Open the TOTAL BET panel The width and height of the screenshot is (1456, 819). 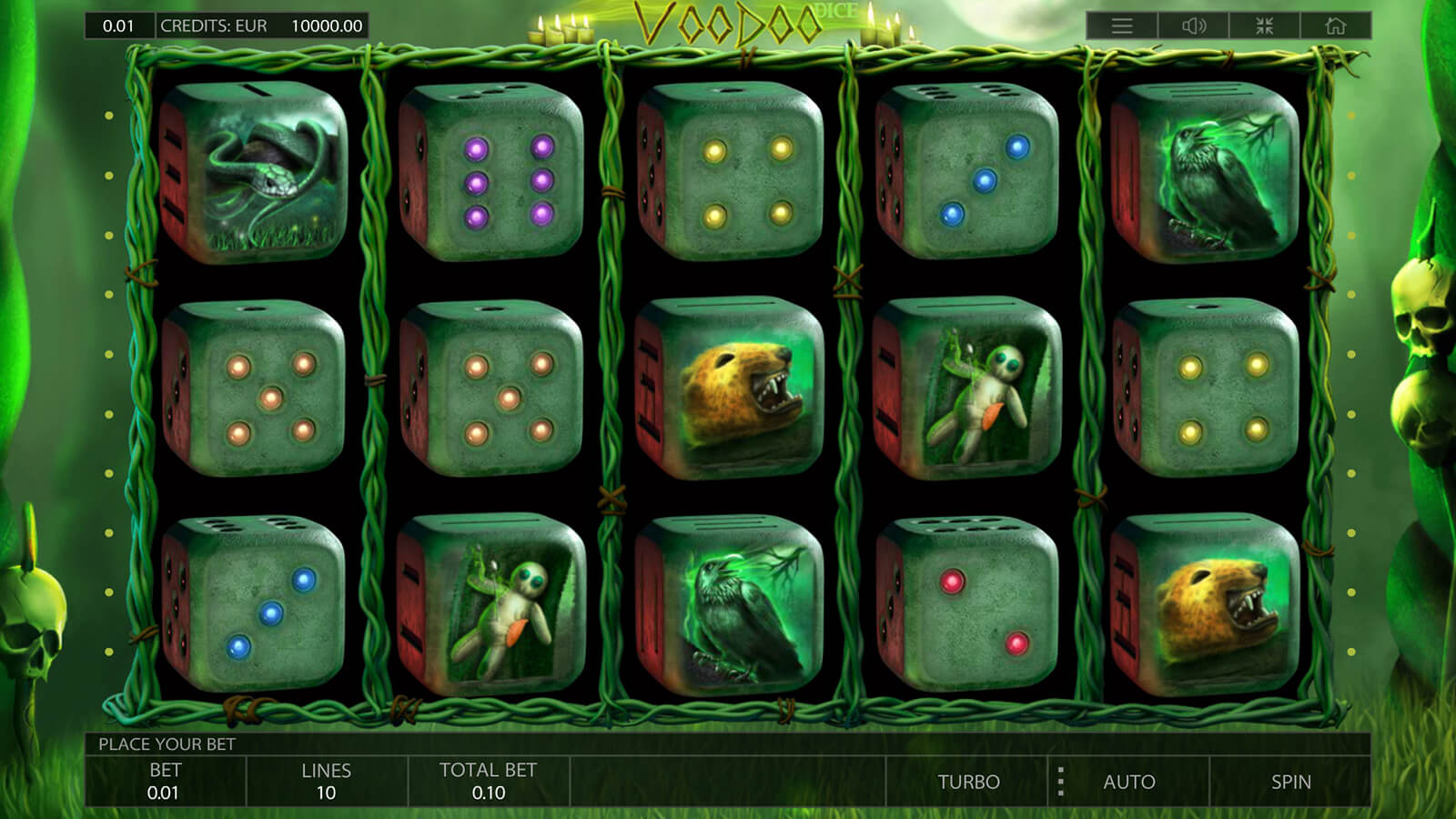[488, 782]
